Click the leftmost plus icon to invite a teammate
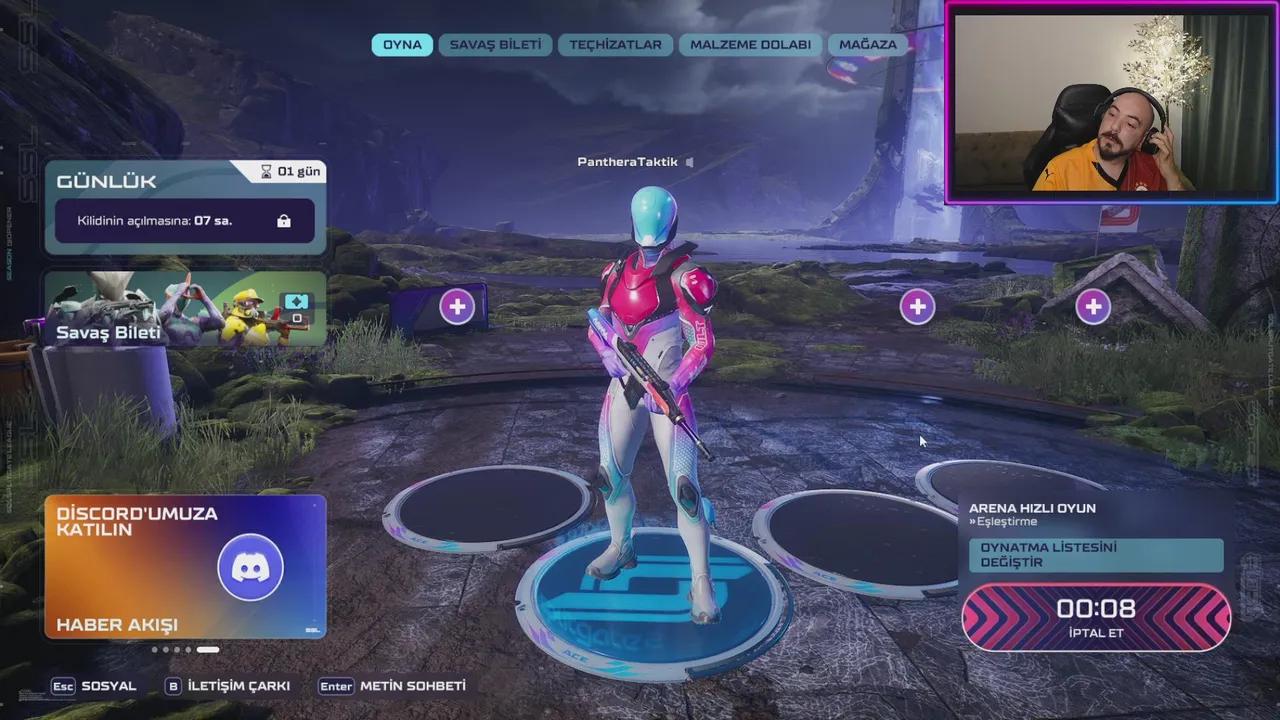This screenshot has height=720, width=1280. click(457, 306)
